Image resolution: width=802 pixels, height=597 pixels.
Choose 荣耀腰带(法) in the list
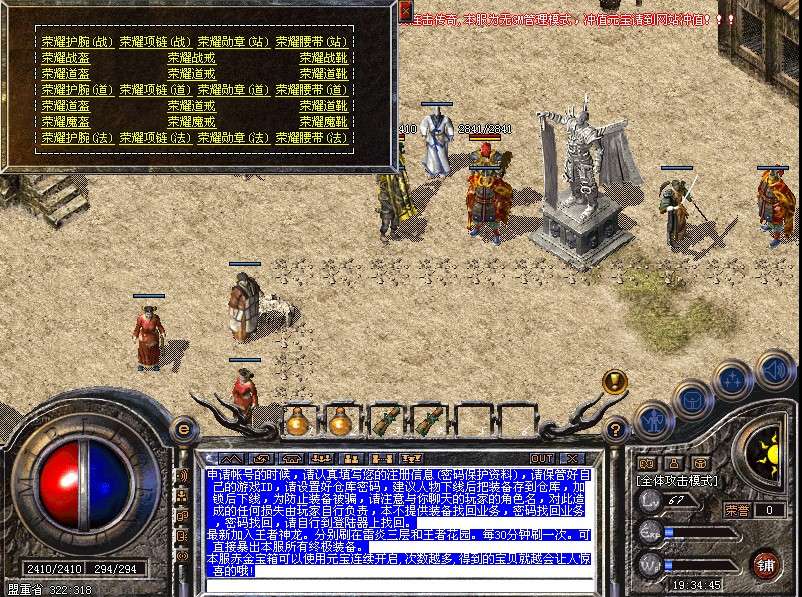[x=311, y=138]
